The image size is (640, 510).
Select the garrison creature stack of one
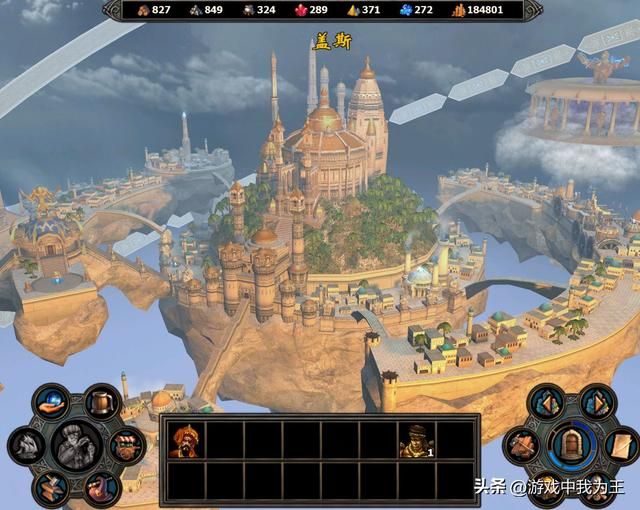click(x=416, y=439)
